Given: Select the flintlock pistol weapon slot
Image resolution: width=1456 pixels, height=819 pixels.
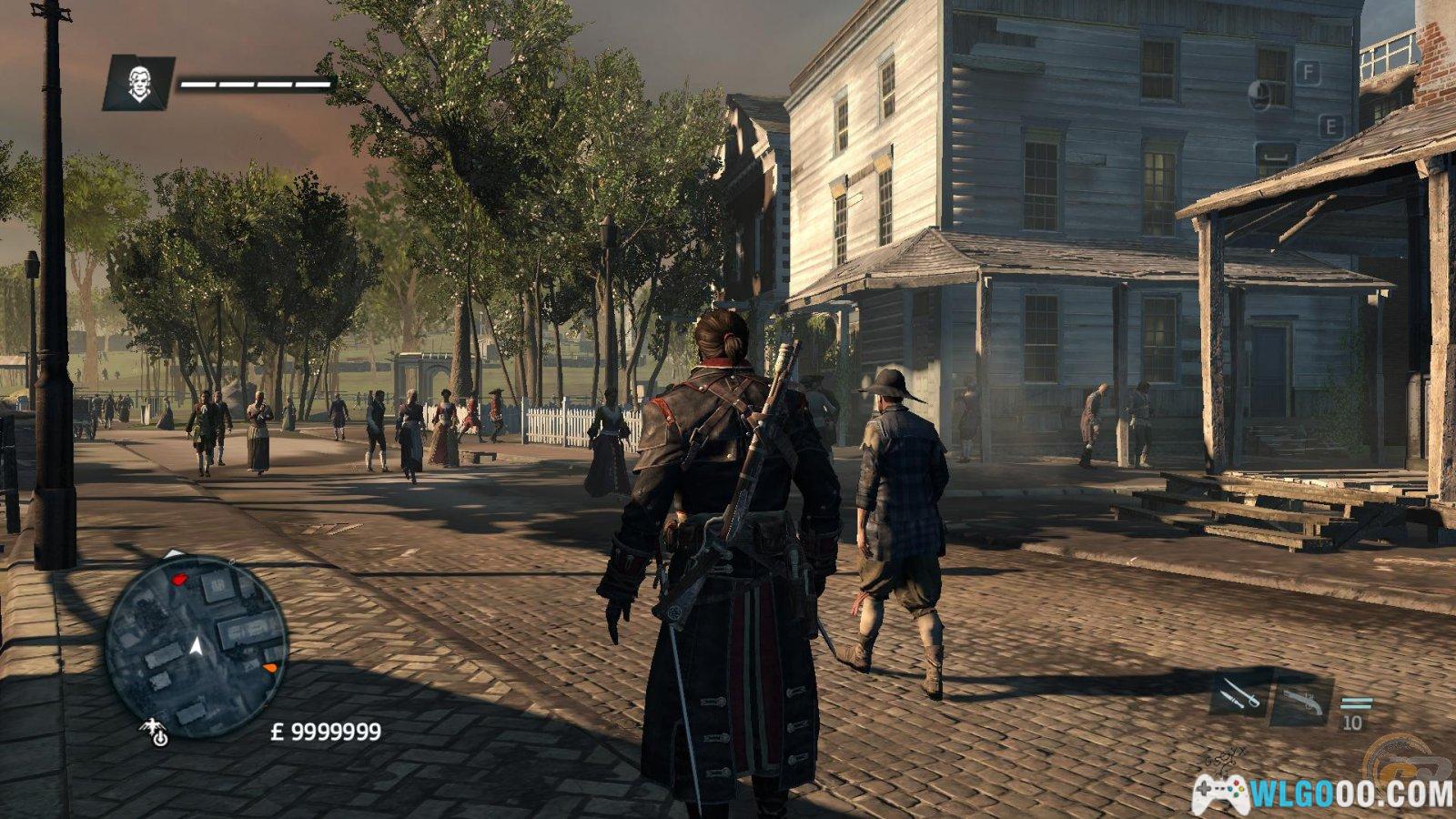Looking at the screenshot, I should pyautogui.click(x=1301, y=699).
